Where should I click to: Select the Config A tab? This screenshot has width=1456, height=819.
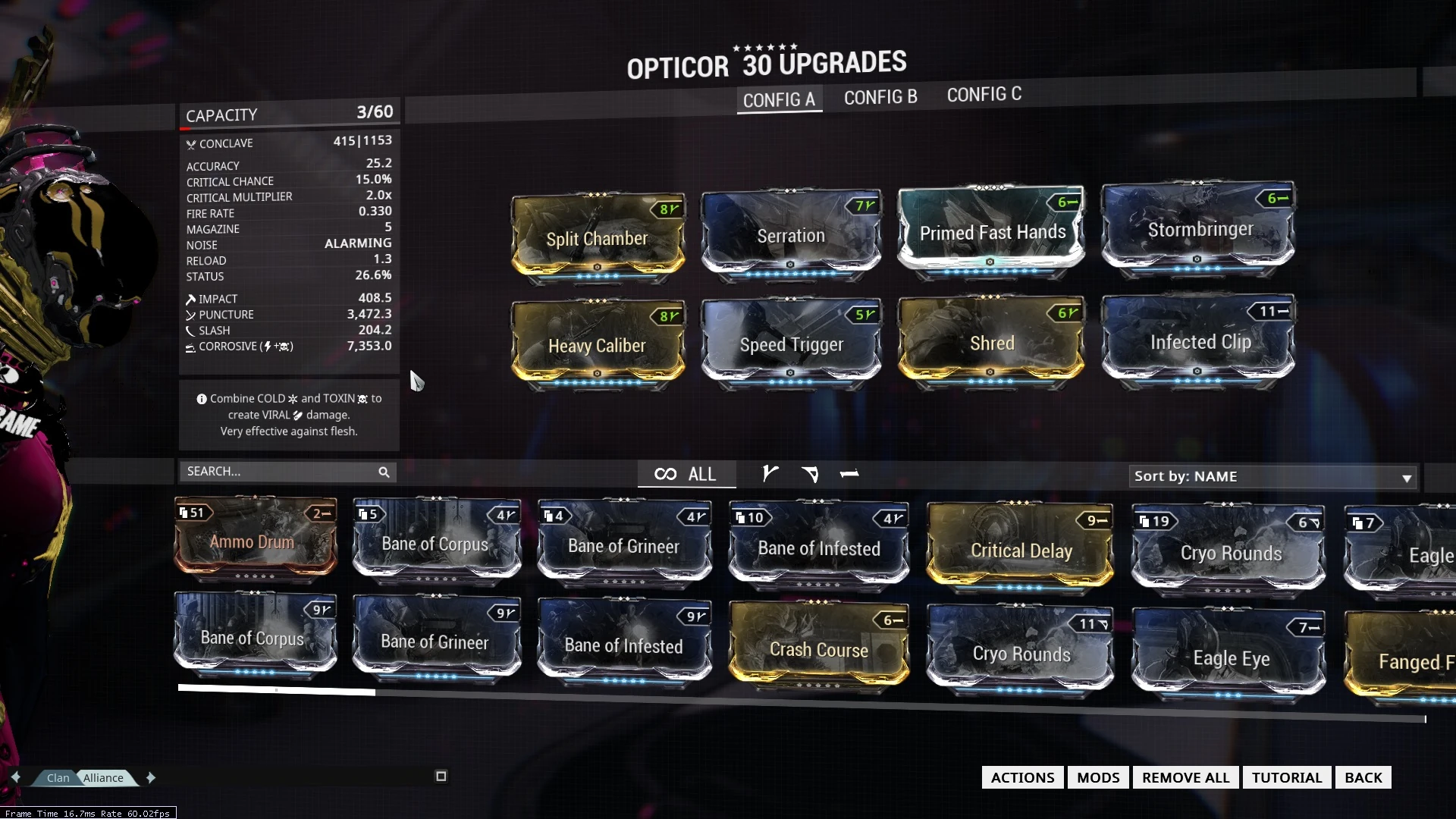pos(779,99)
